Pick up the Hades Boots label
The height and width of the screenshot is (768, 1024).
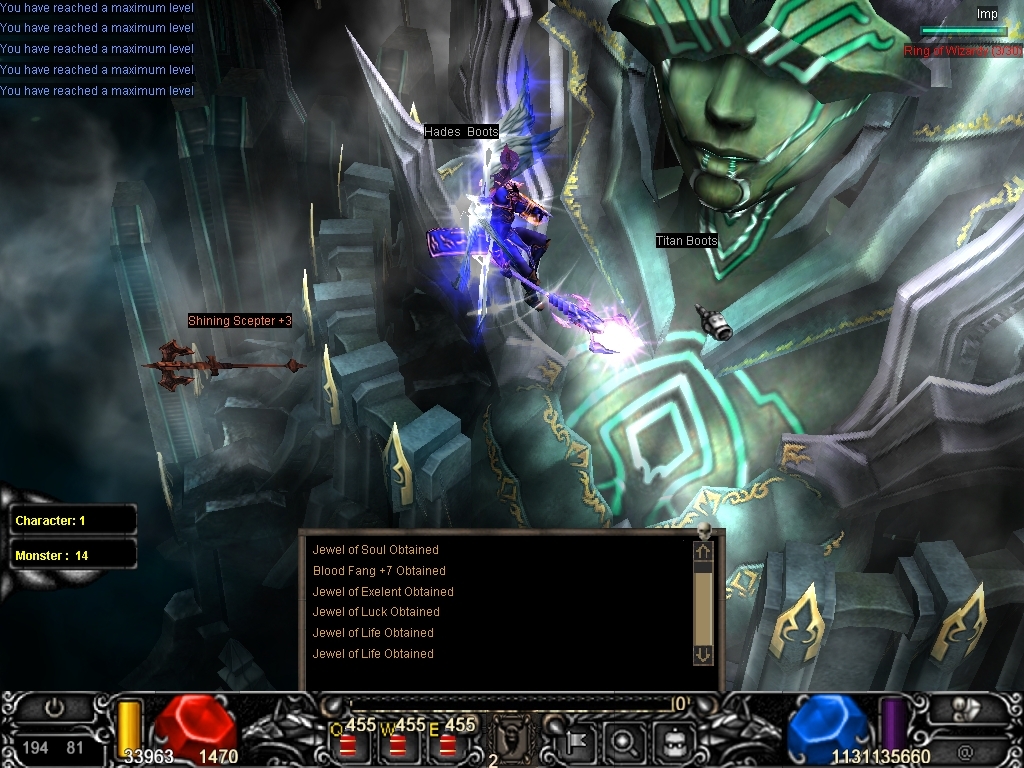click(461, 132)
